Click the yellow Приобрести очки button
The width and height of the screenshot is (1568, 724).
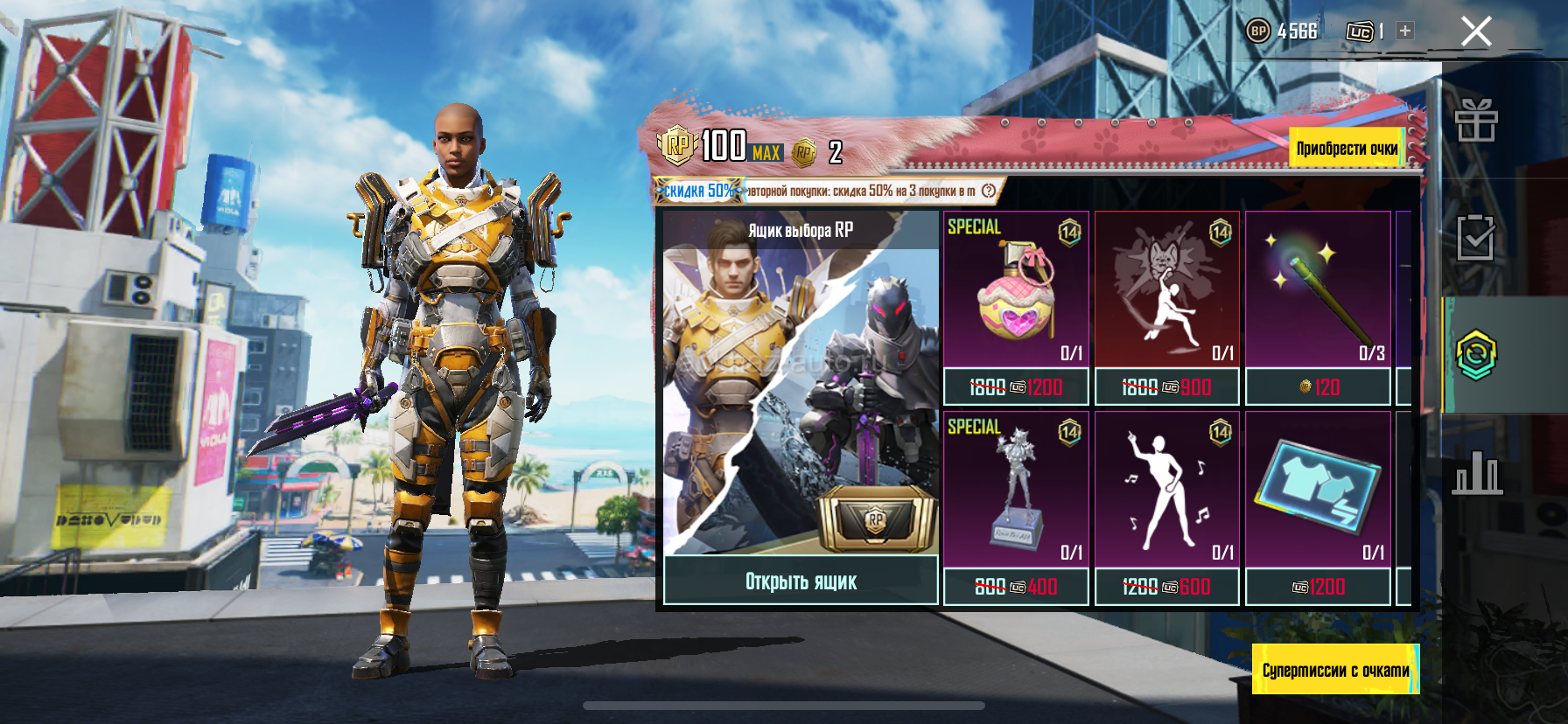tap(1347, 149)
